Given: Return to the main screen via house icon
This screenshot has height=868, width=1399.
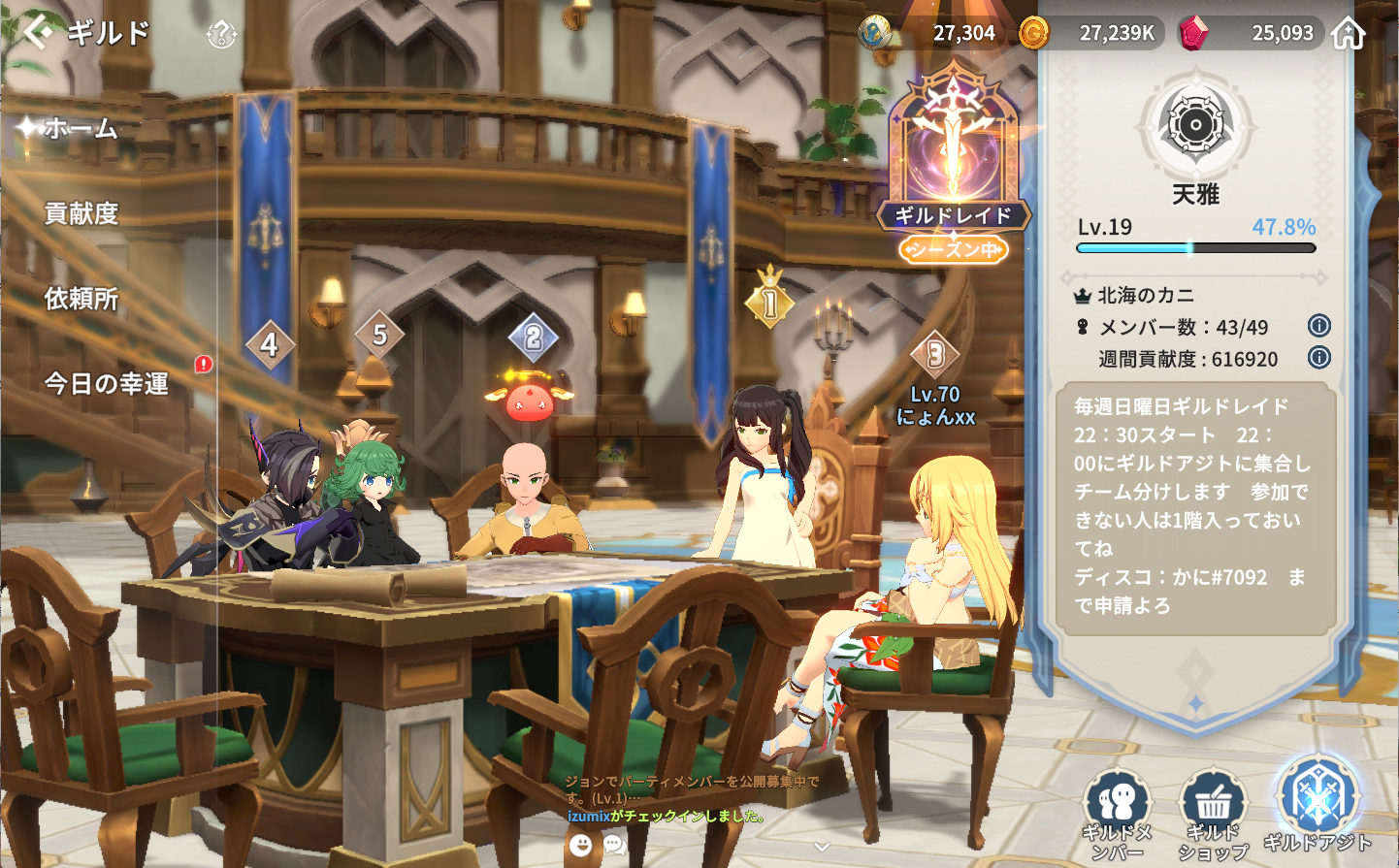Looking at the screenshot, I should [1348, 34].
